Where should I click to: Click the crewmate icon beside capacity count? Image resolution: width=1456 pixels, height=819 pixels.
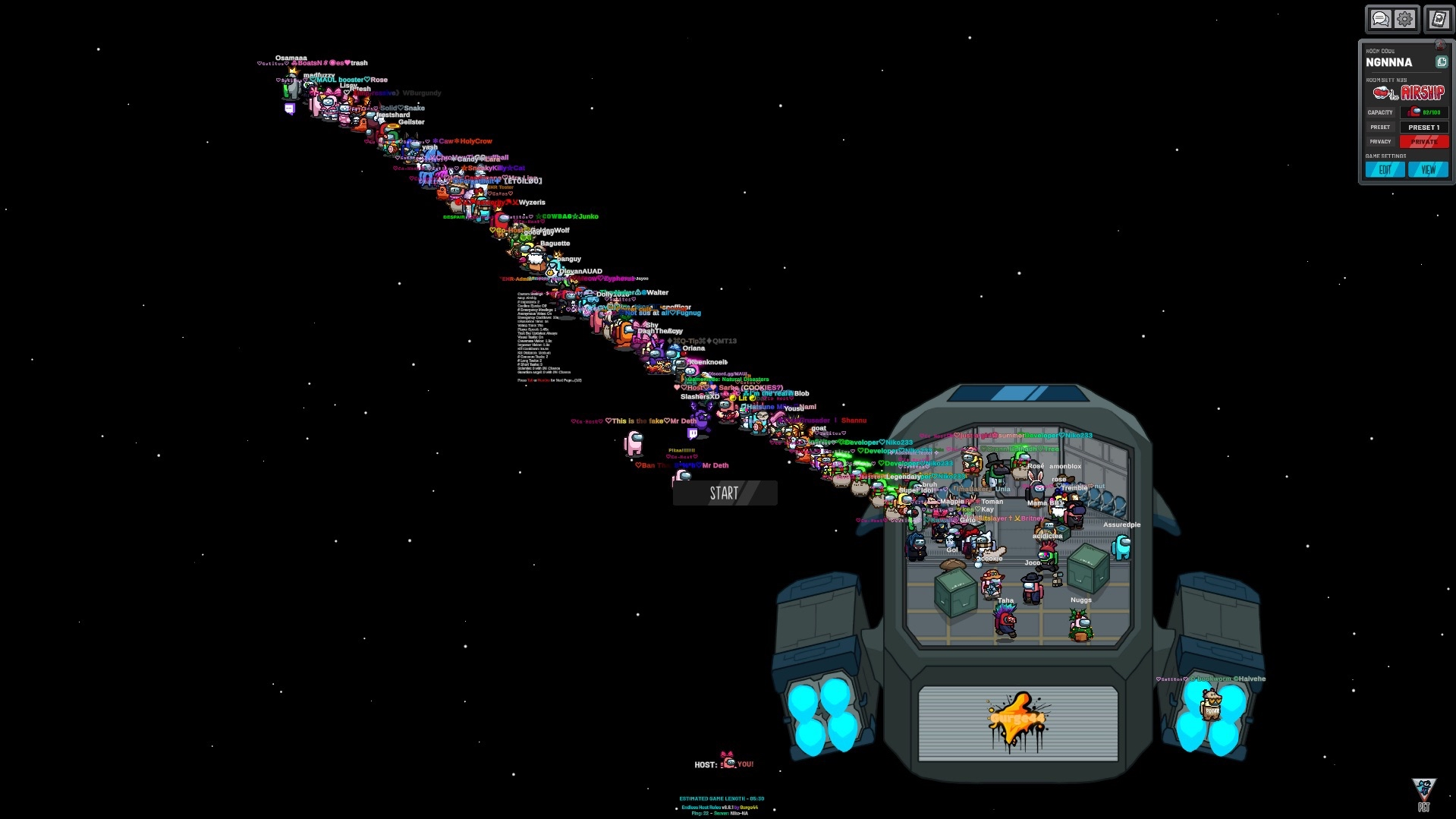(x=1412, y=112)
